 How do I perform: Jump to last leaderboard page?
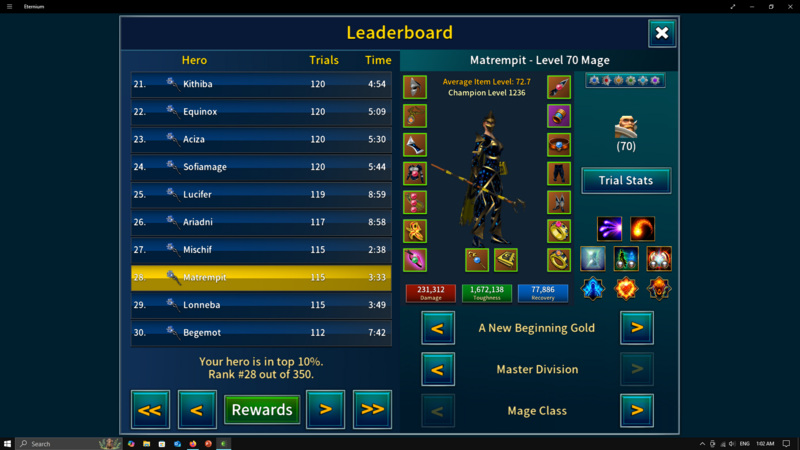click(372, 409)
